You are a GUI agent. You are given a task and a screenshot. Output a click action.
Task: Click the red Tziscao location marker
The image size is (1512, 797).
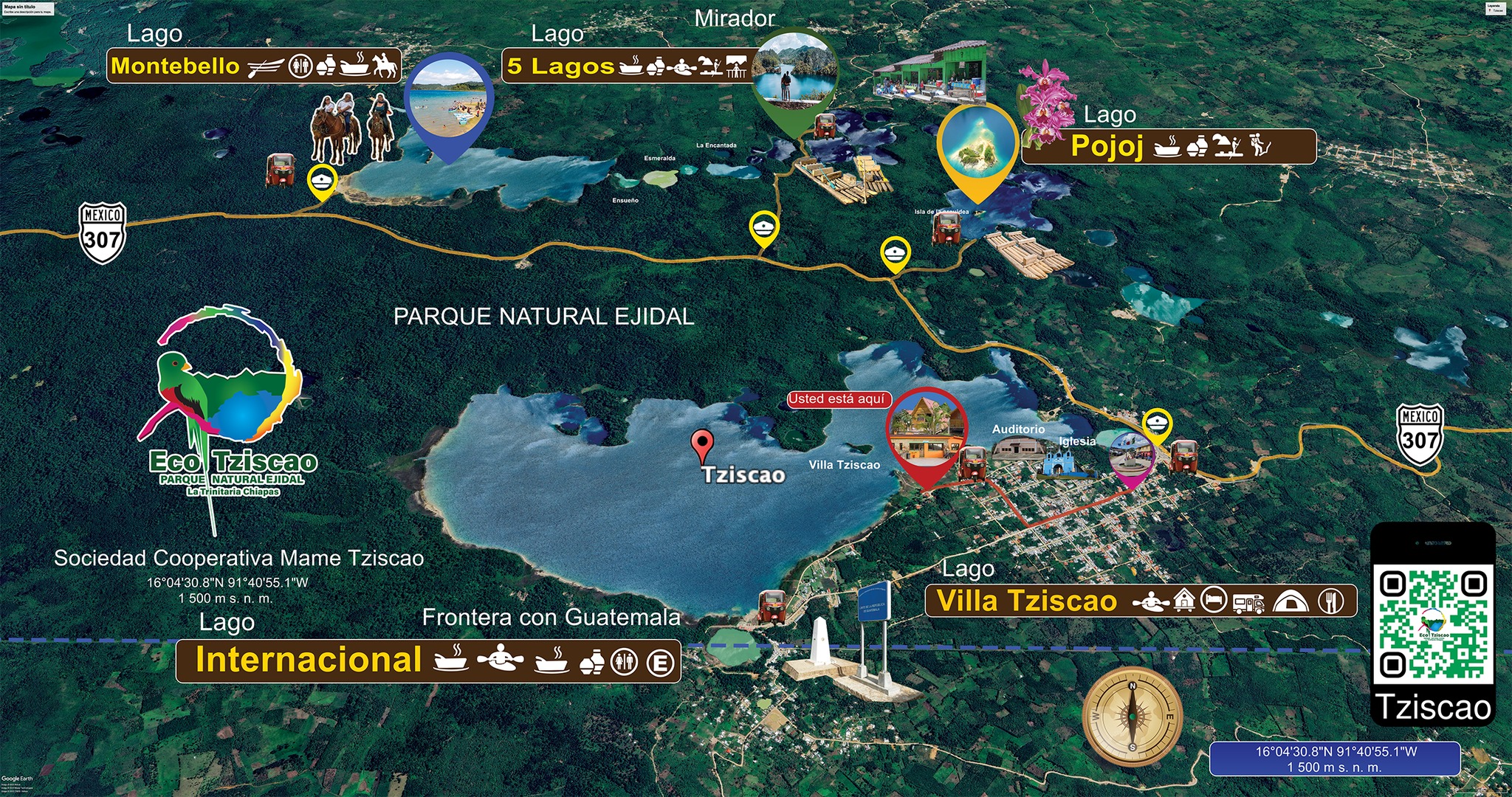[x=702, y=444]
